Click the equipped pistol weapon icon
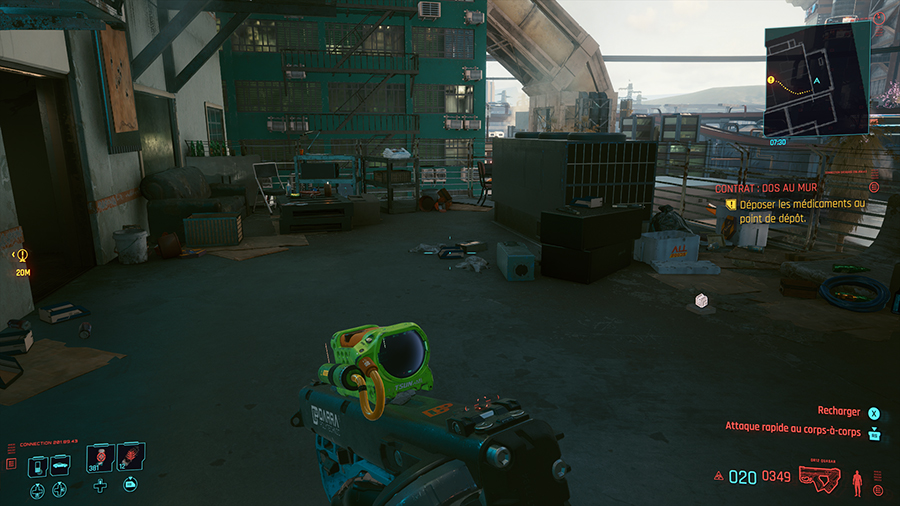900x506 pixels. click(819, 478)
